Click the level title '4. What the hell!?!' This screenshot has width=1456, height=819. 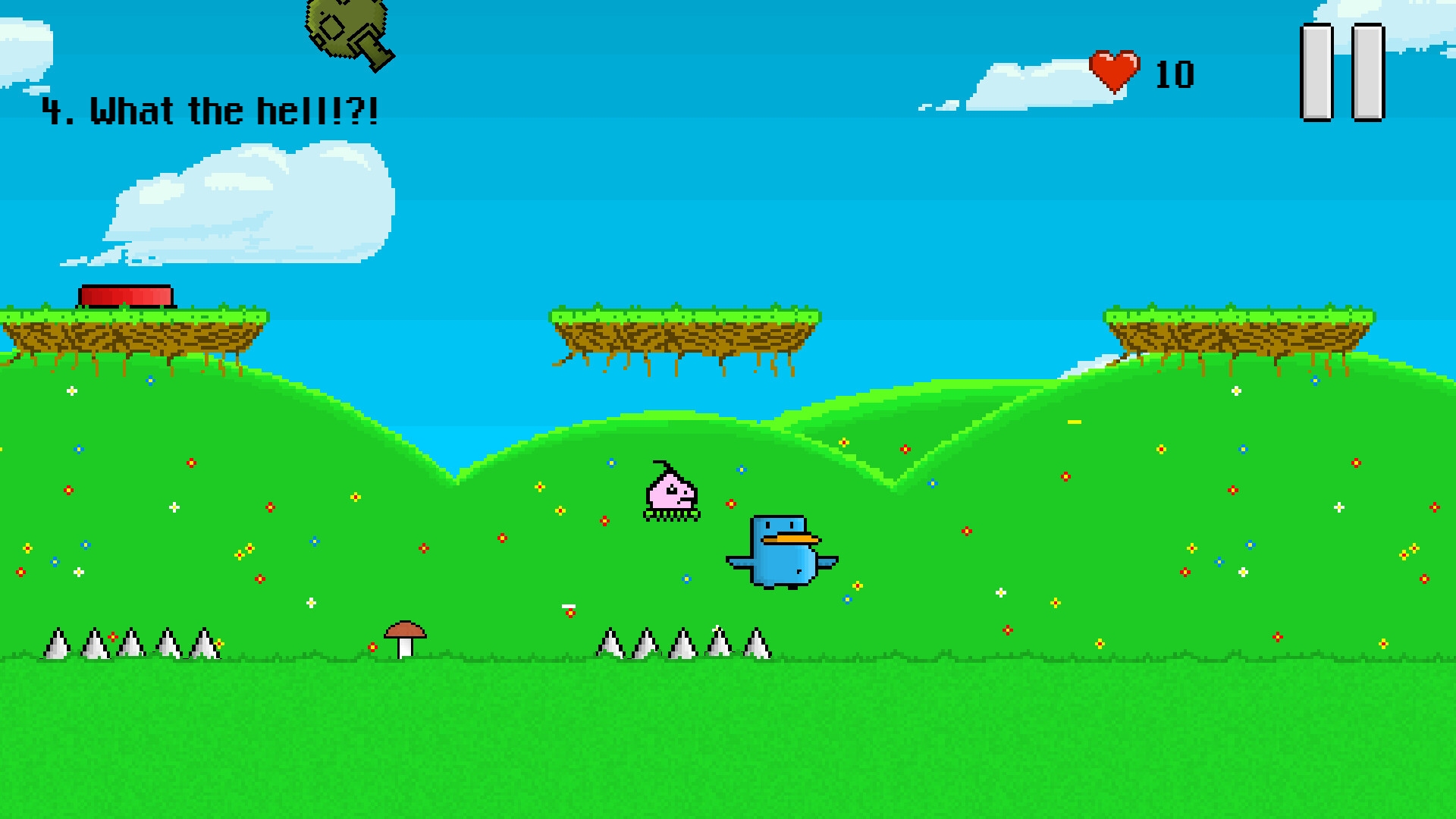coord(212,111)
